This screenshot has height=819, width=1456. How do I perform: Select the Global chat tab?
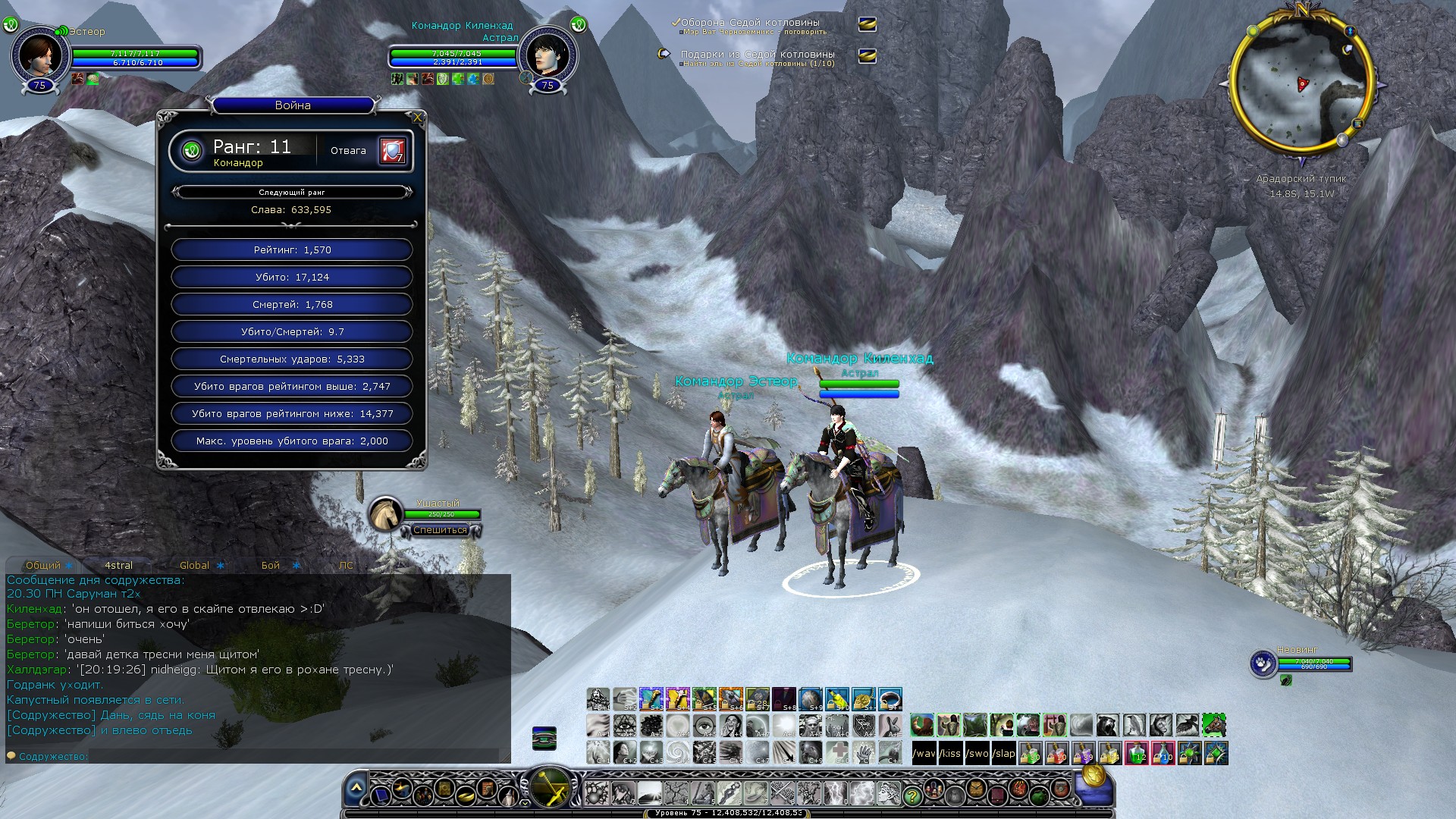coord(194,566)
